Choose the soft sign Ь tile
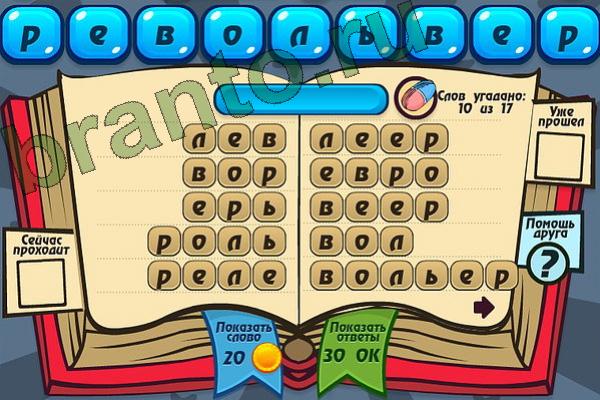This screenshot has height=400, width=600. click(364, 33)
